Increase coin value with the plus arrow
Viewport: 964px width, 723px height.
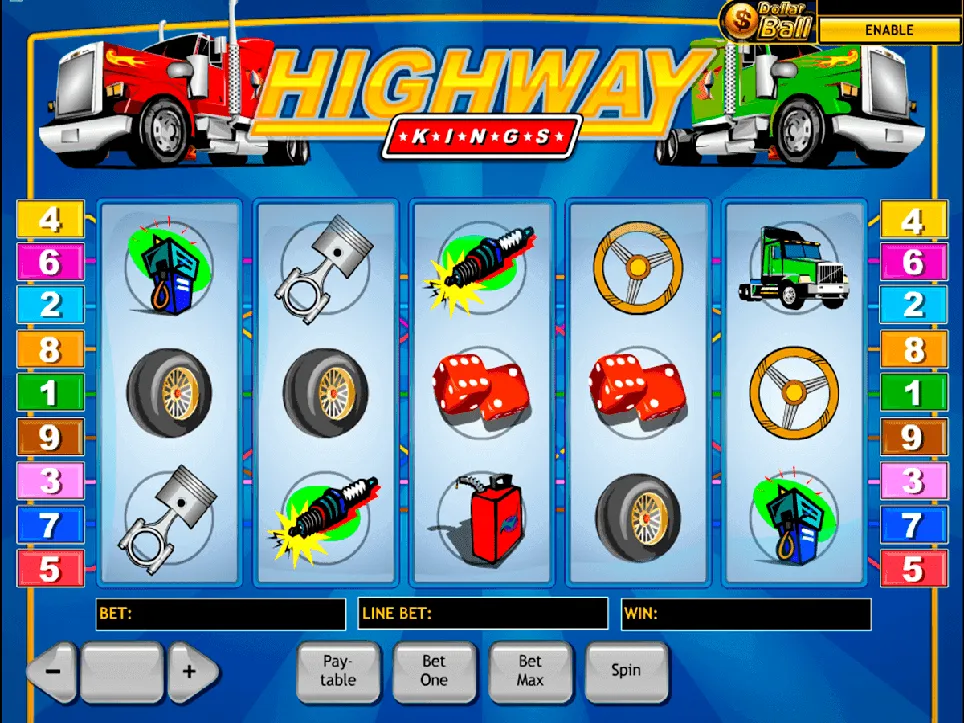coord(190,671)
